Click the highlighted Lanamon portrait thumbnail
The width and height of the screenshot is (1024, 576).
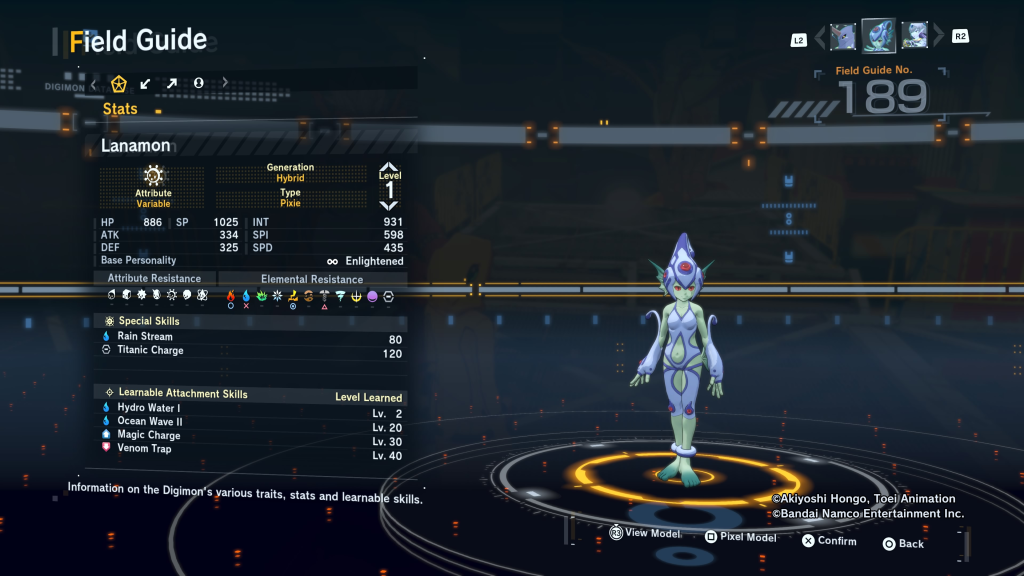click(x=878, y=36)
